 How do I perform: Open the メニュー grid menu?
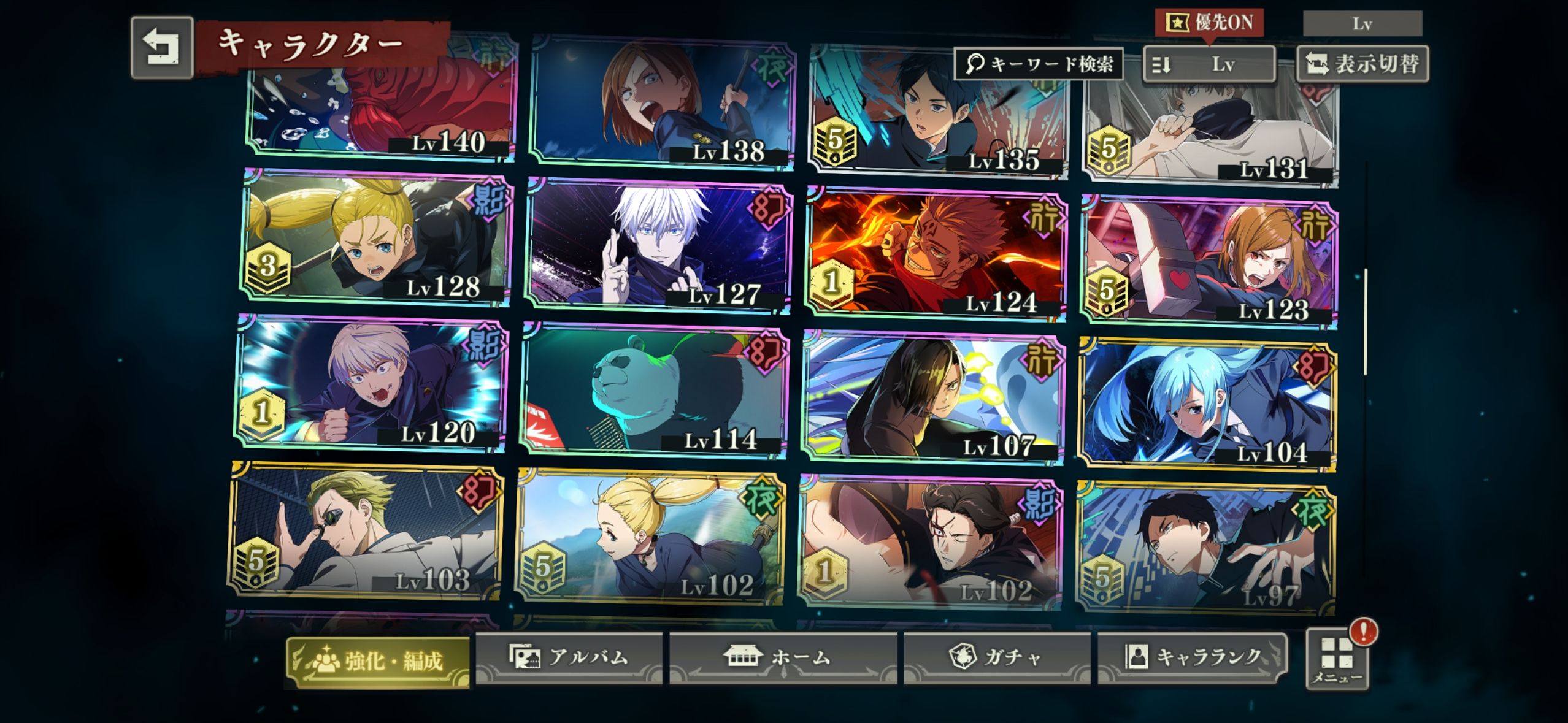1337,660
